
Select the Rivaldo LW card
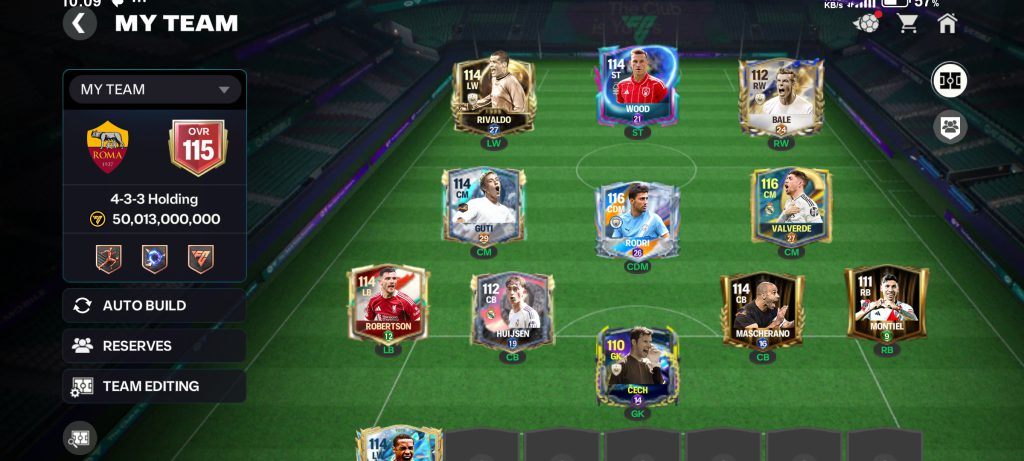coord(494,96)
